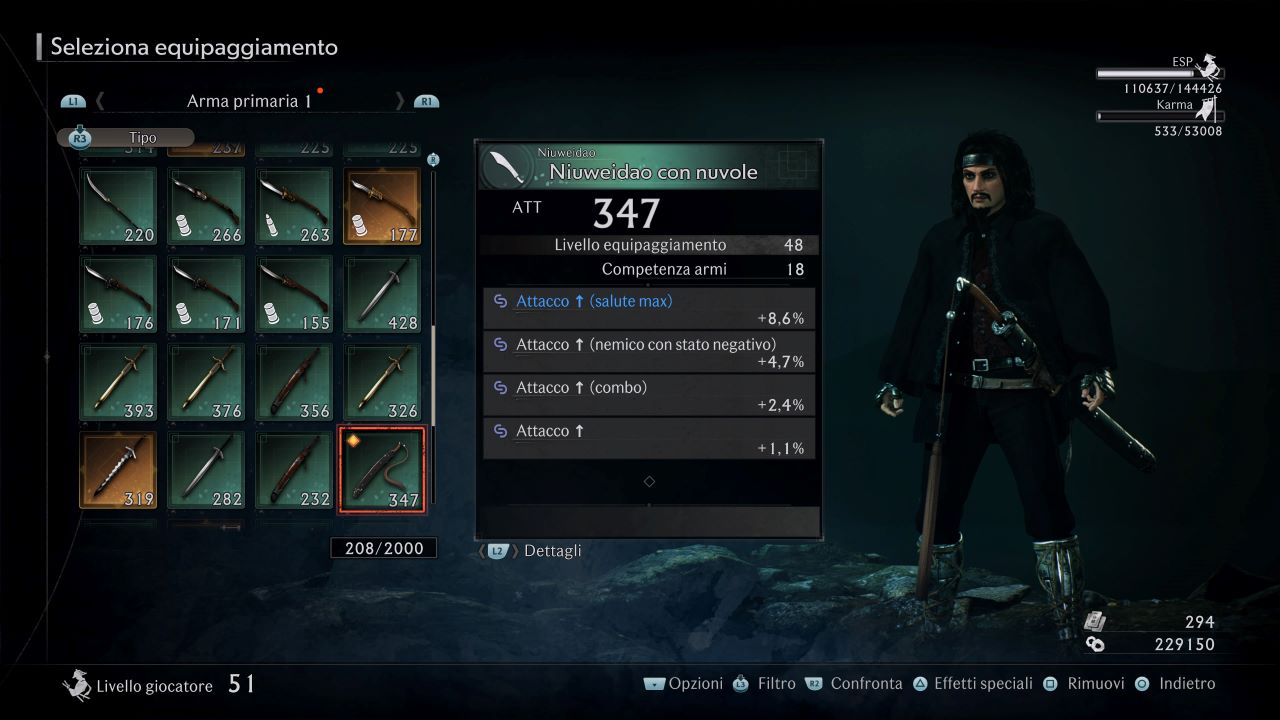This screenshot has height=720, width=1280.
Task: Pick the sword slot with attack 428
Action: tap(382, 293)
